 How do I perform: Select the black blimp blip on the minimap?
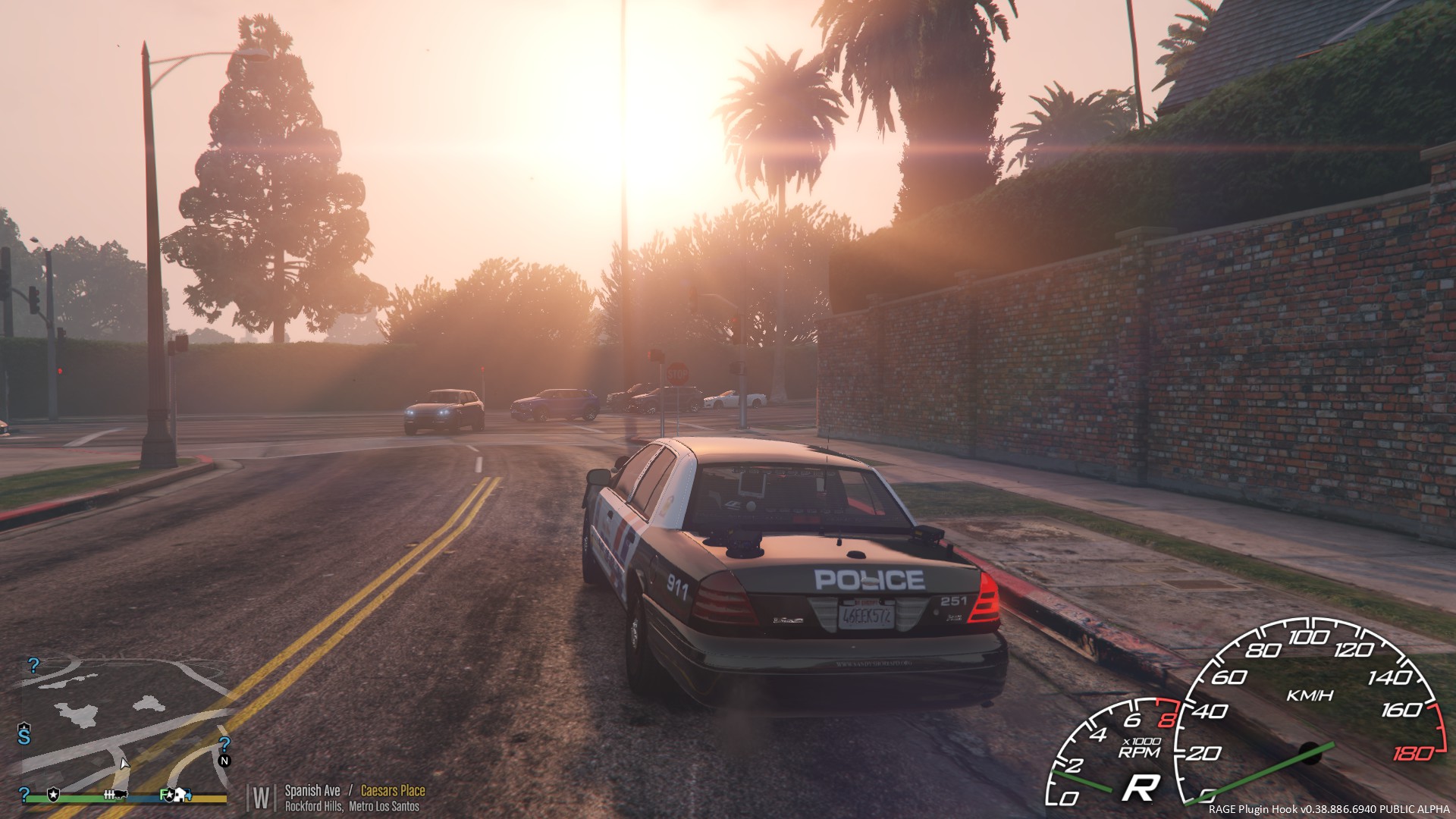click(121, 795)
